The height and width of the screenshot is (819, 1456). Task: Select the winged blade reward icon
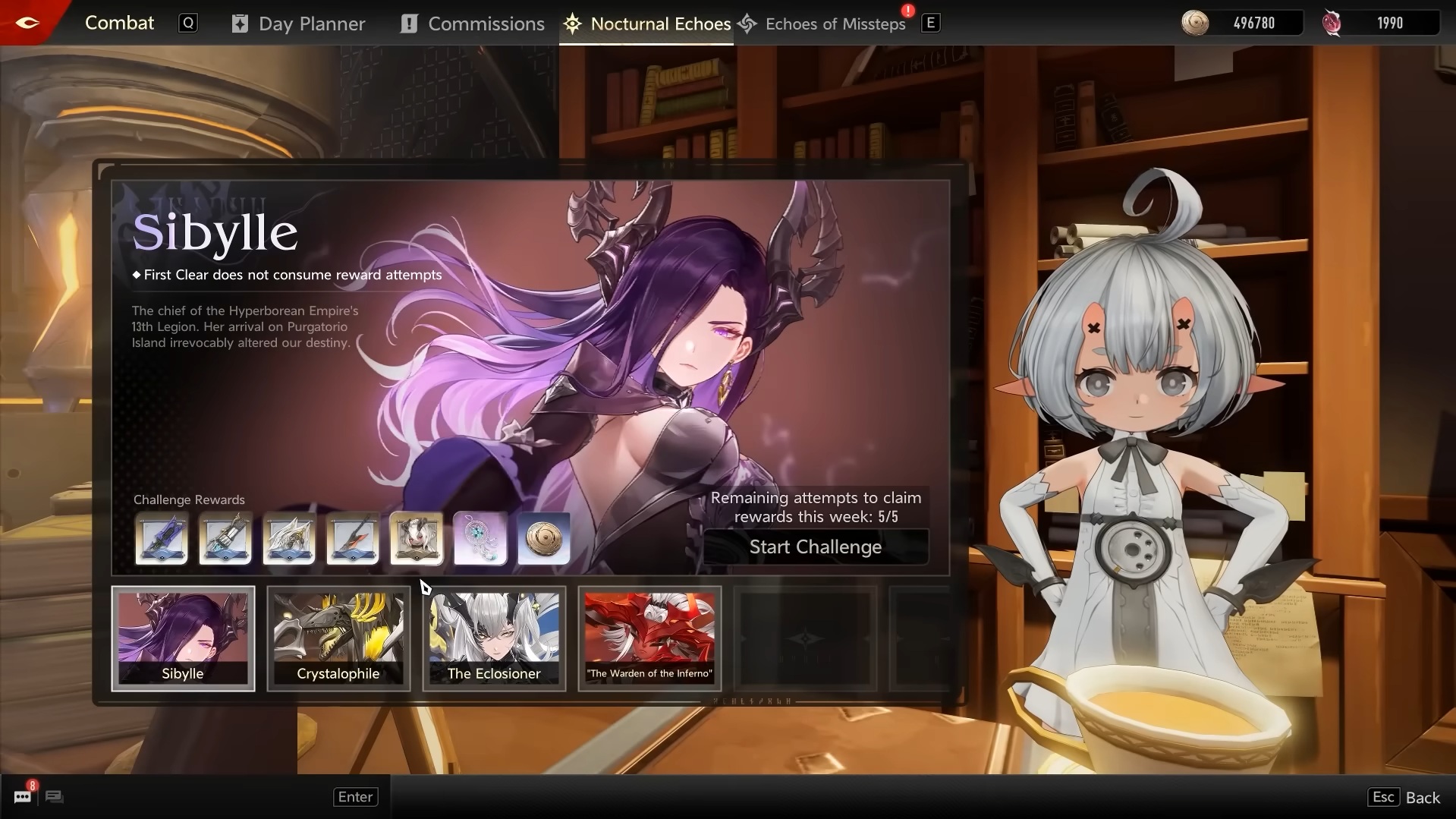[x=288, y=539]
